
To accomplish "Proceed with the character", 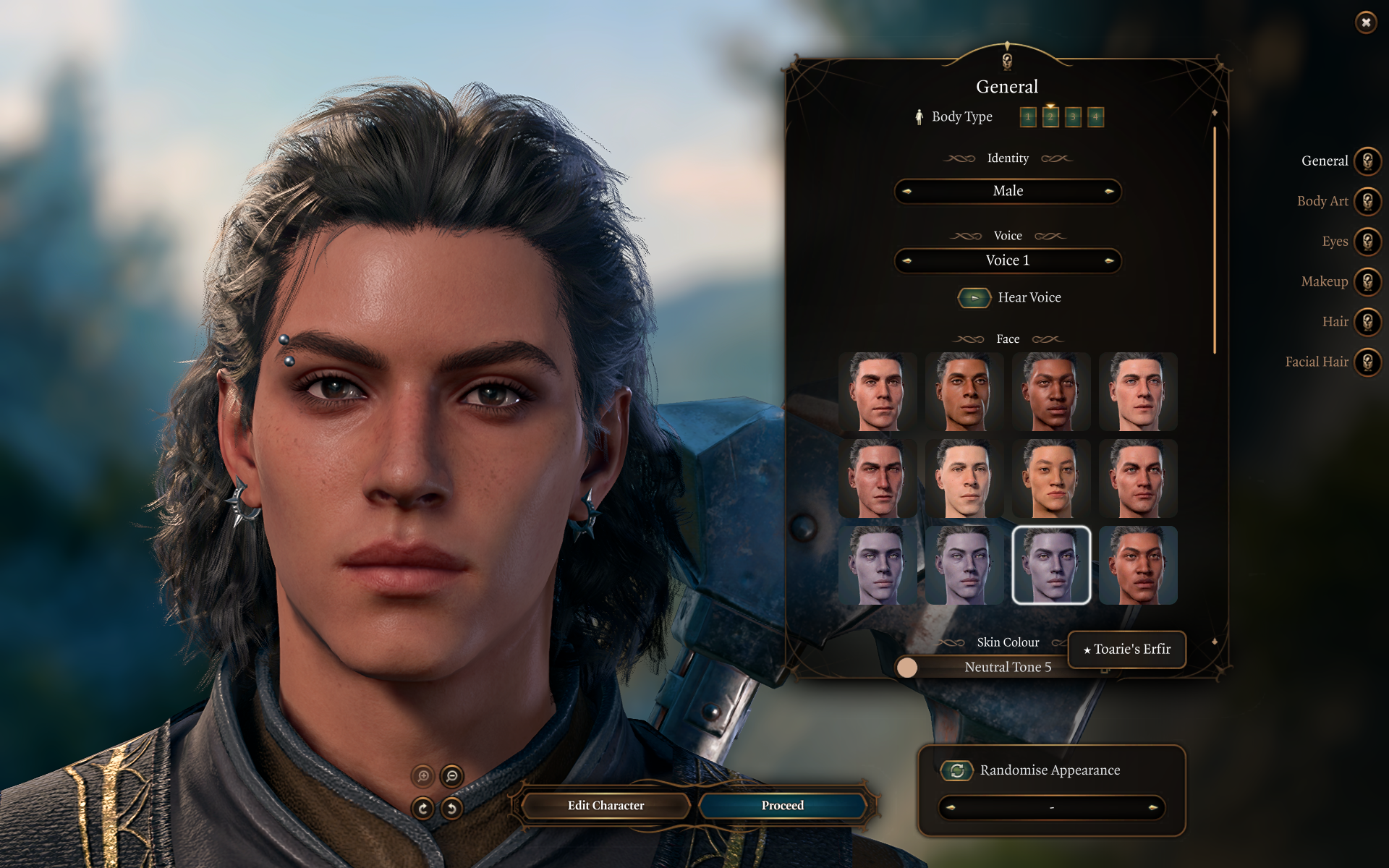I will click(x=782, y=806).
